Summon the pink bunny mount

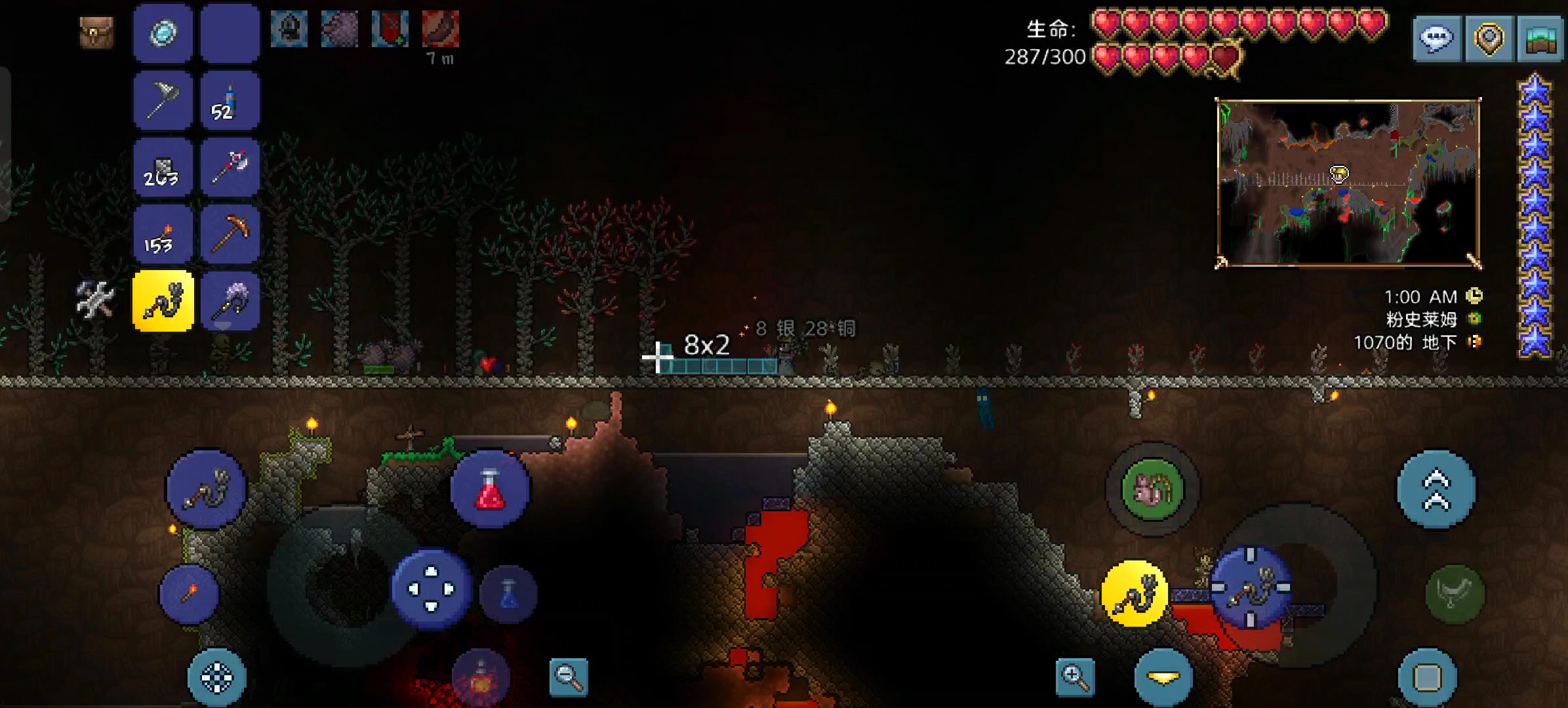tap(1152, 489)
